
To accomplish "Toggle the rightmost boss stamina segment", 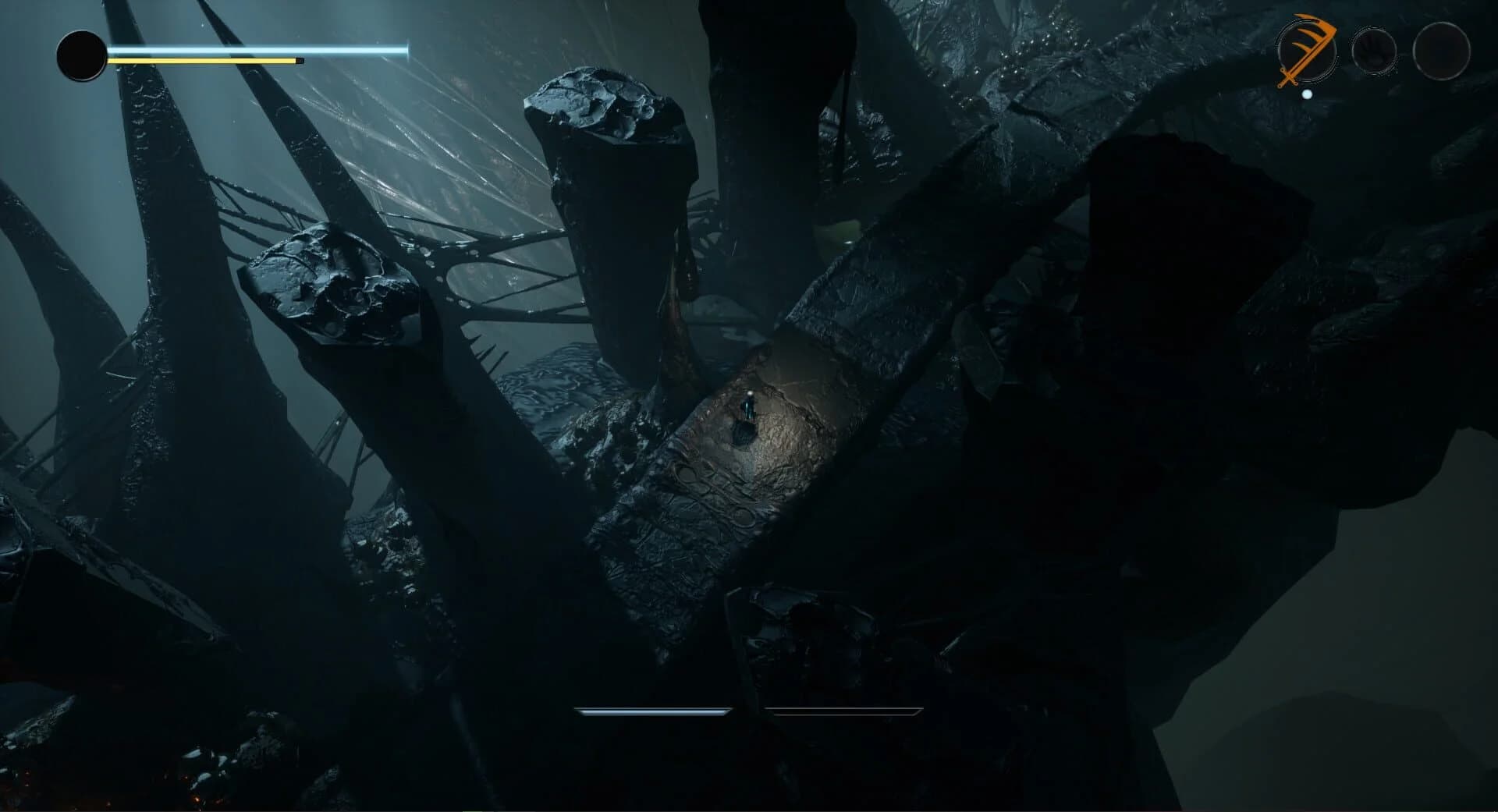I will pos(843,711).
